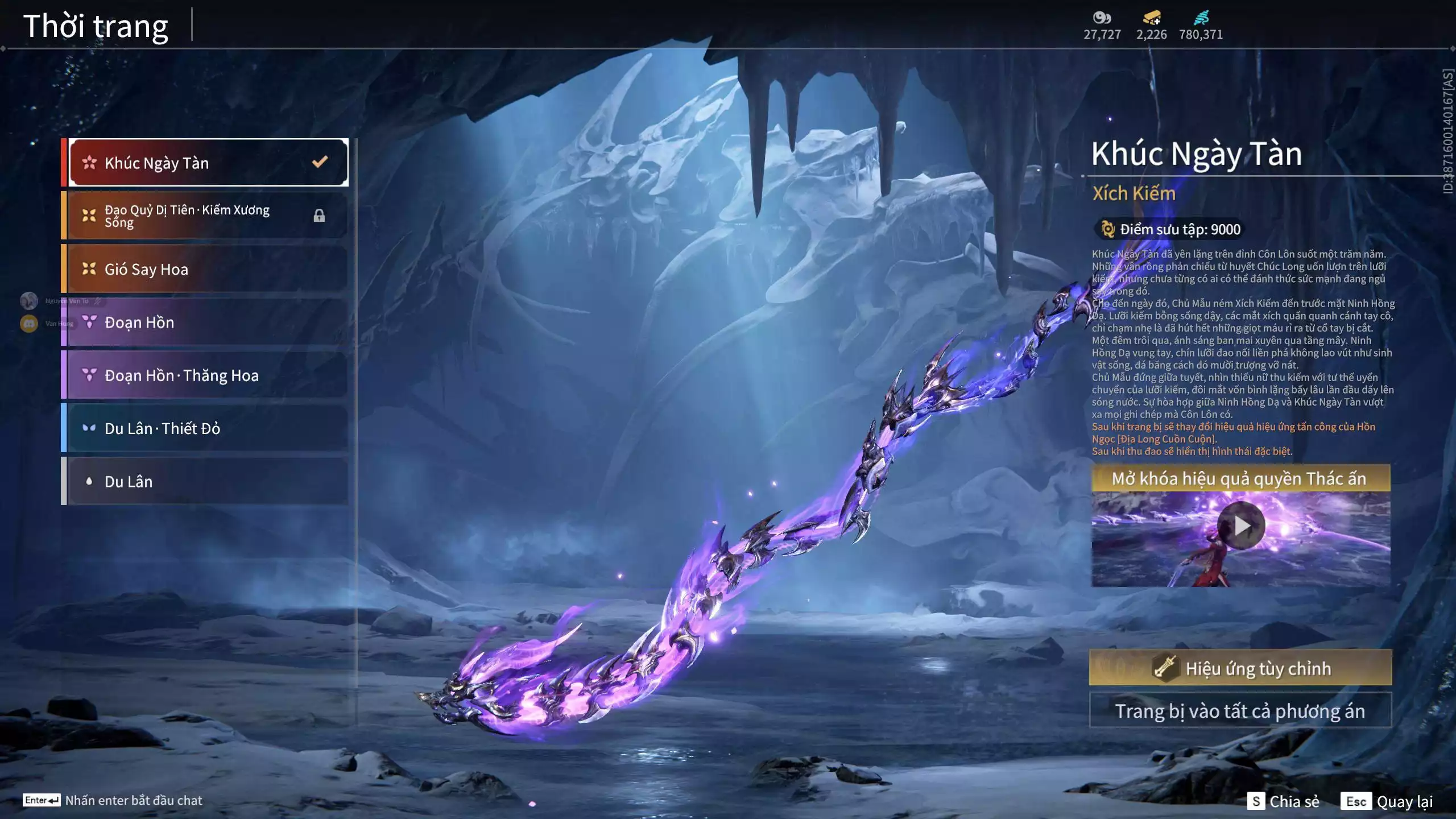The width and height of the screenshot is (1456, 819).
Task: Play the skin effect preview video
Action: coord(1241,526)
